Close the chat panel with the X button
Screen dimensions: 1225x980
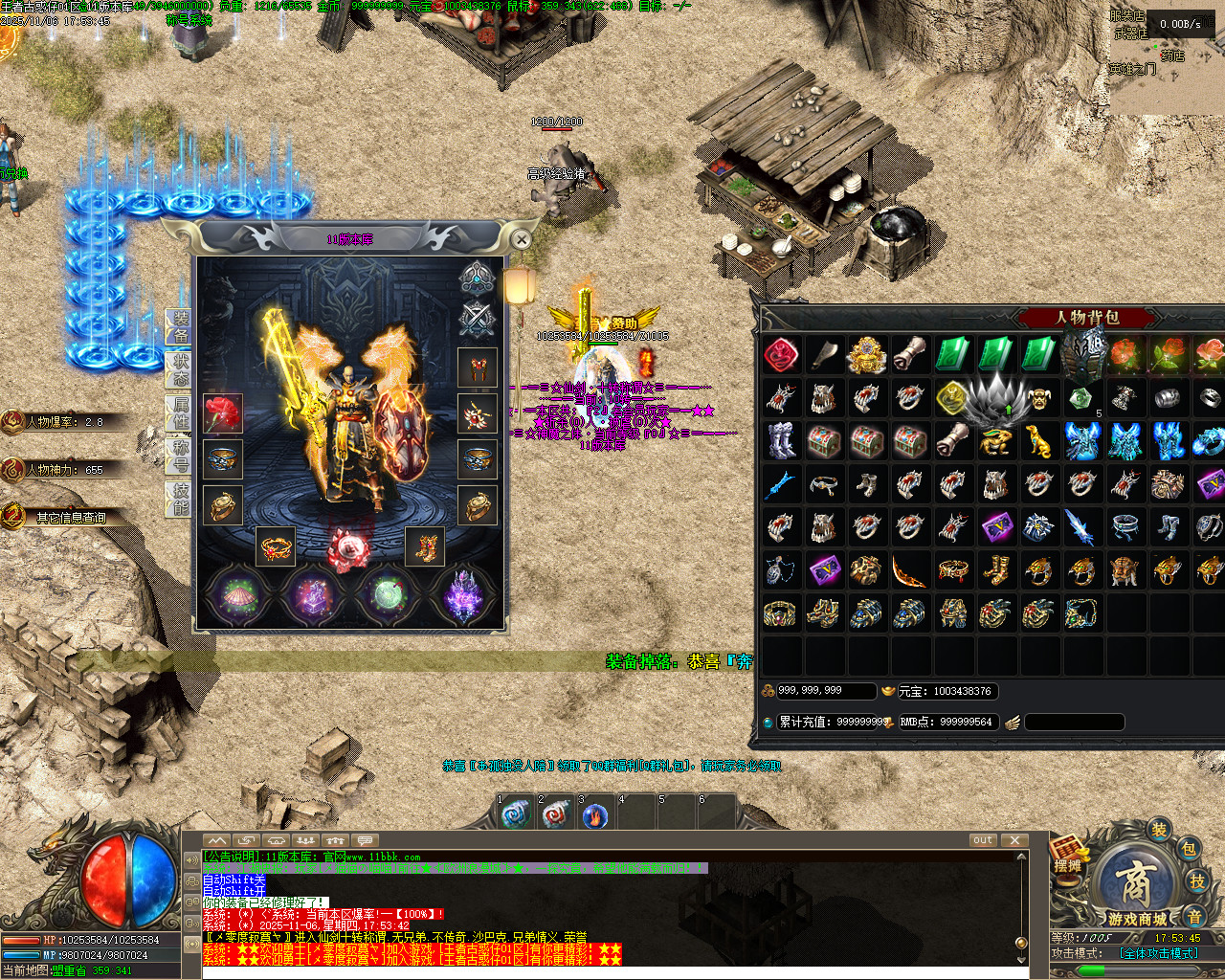[x=1014, y=840]
